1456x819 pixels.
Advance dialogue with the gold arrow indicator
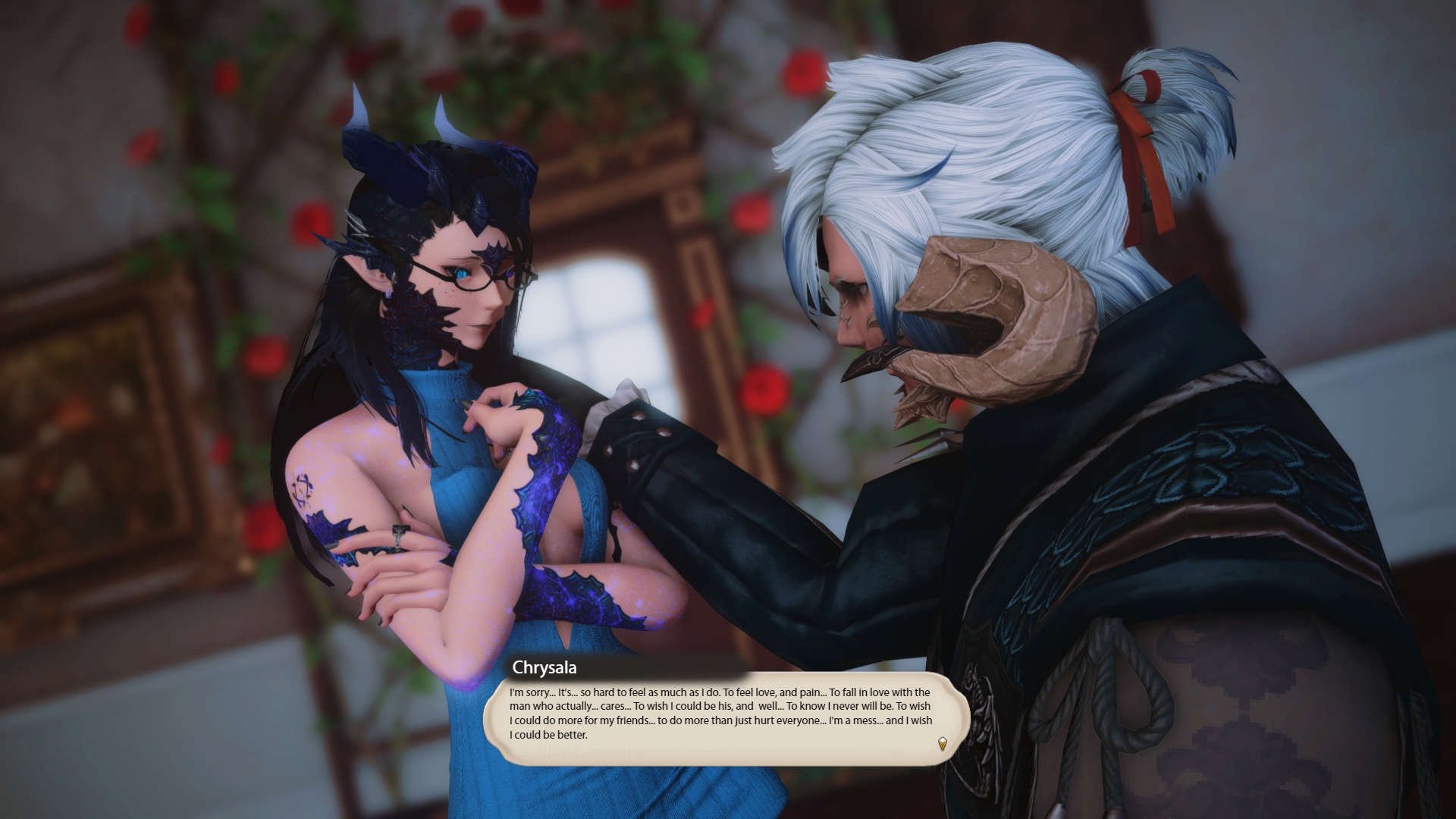[942, 743]
